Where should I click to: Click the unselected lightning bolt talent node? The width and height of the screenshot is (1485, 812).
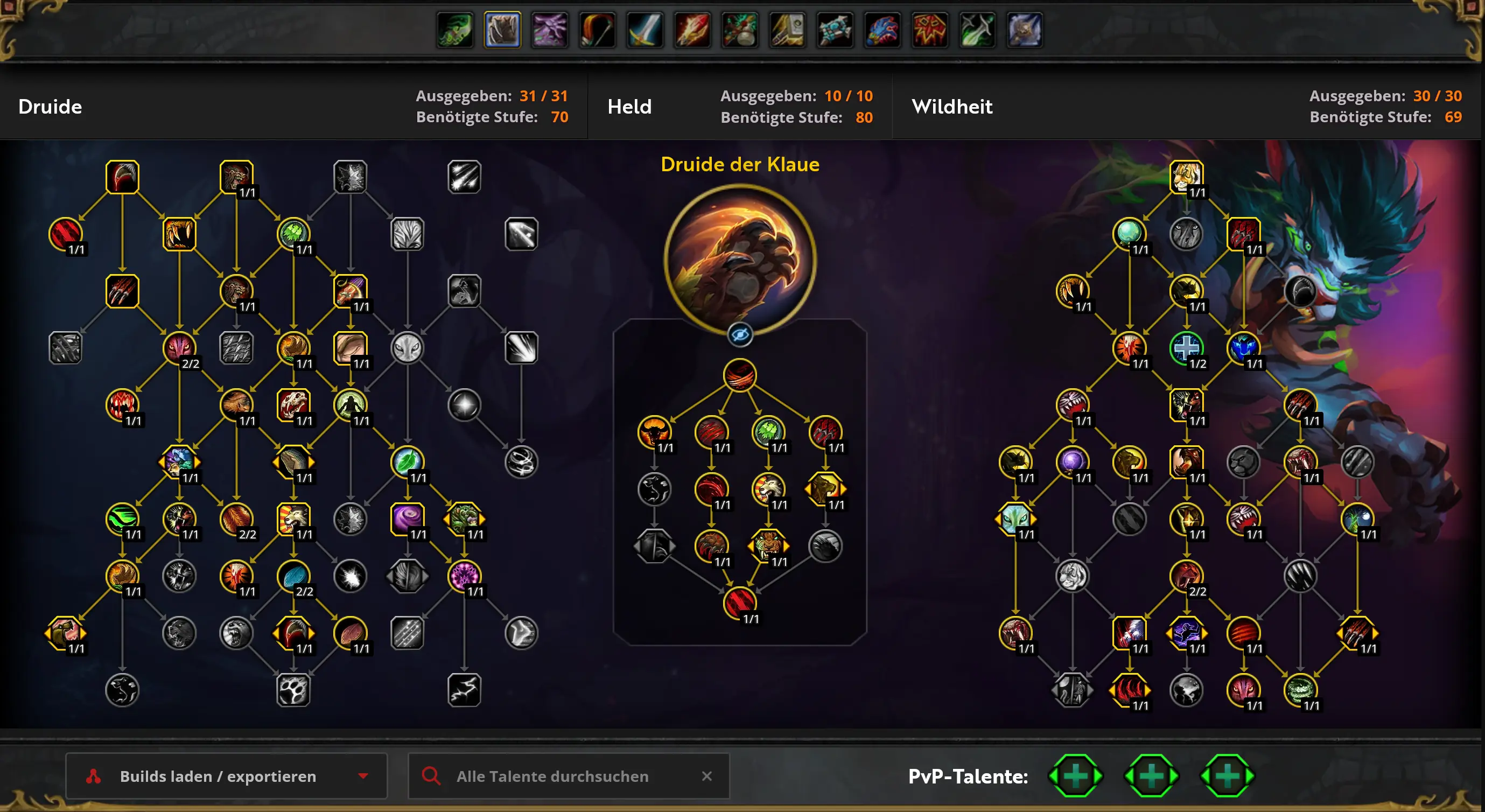[x=464, y=690]
